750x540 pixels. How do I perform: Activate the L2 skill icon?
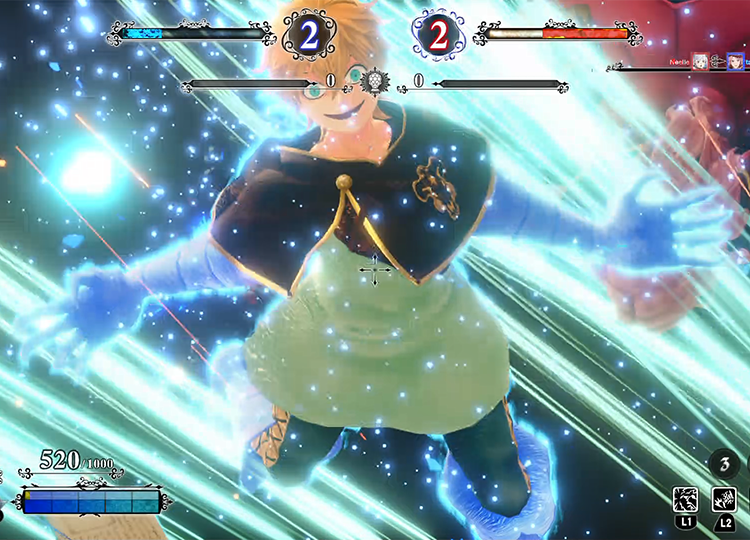[x=723, y=499]
